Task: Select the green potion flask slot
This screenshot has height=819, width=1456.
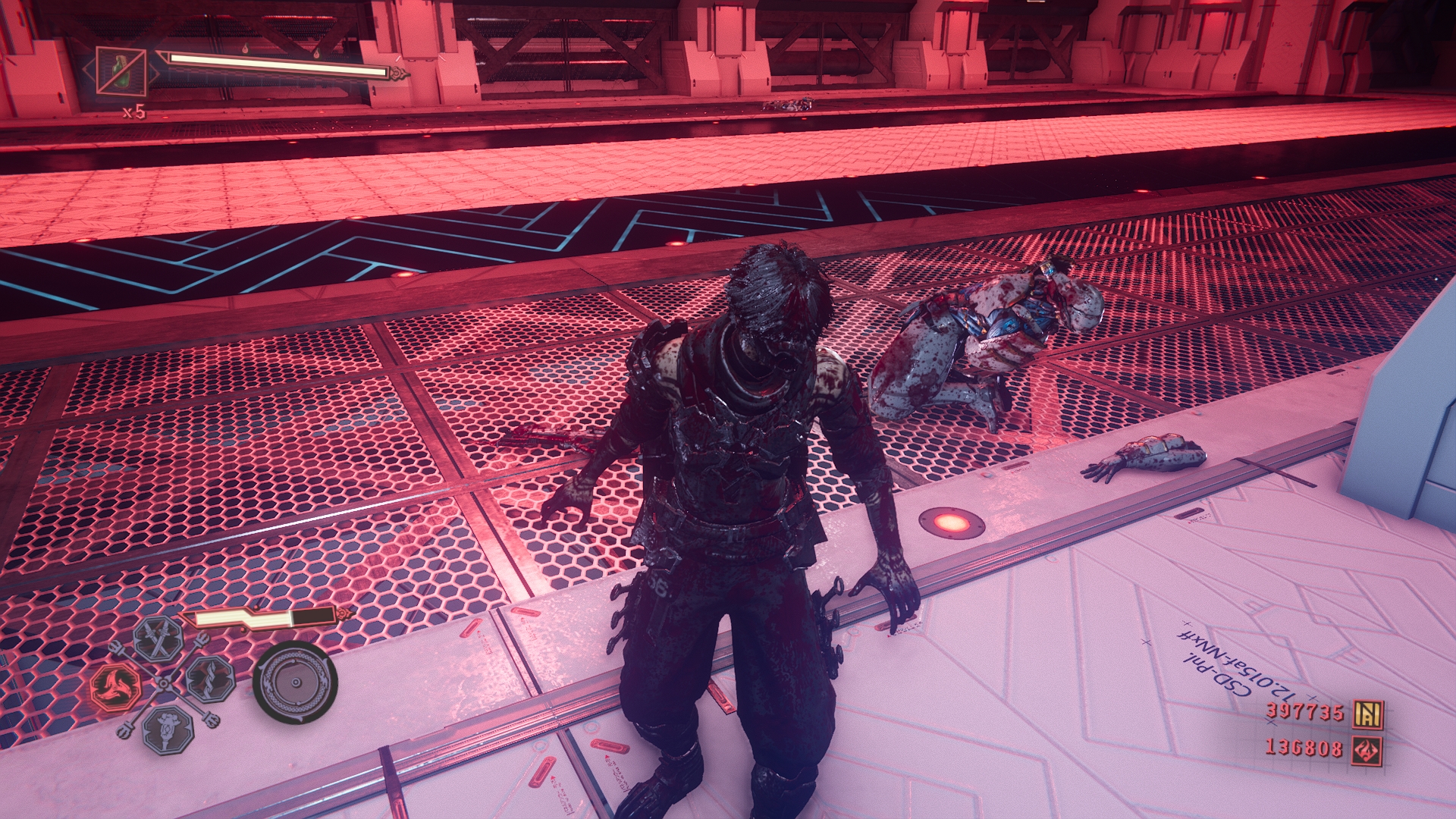Action: (x=121, y=72)
